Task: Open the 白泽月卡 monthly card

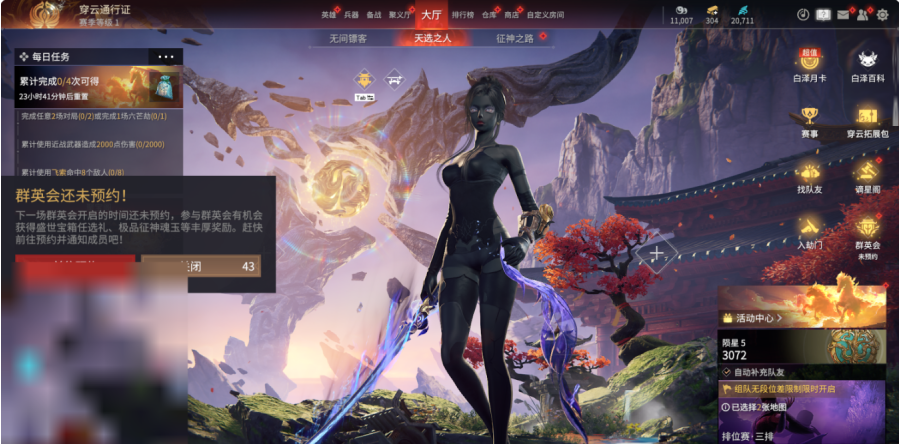Action: click(x=811, y=65)
